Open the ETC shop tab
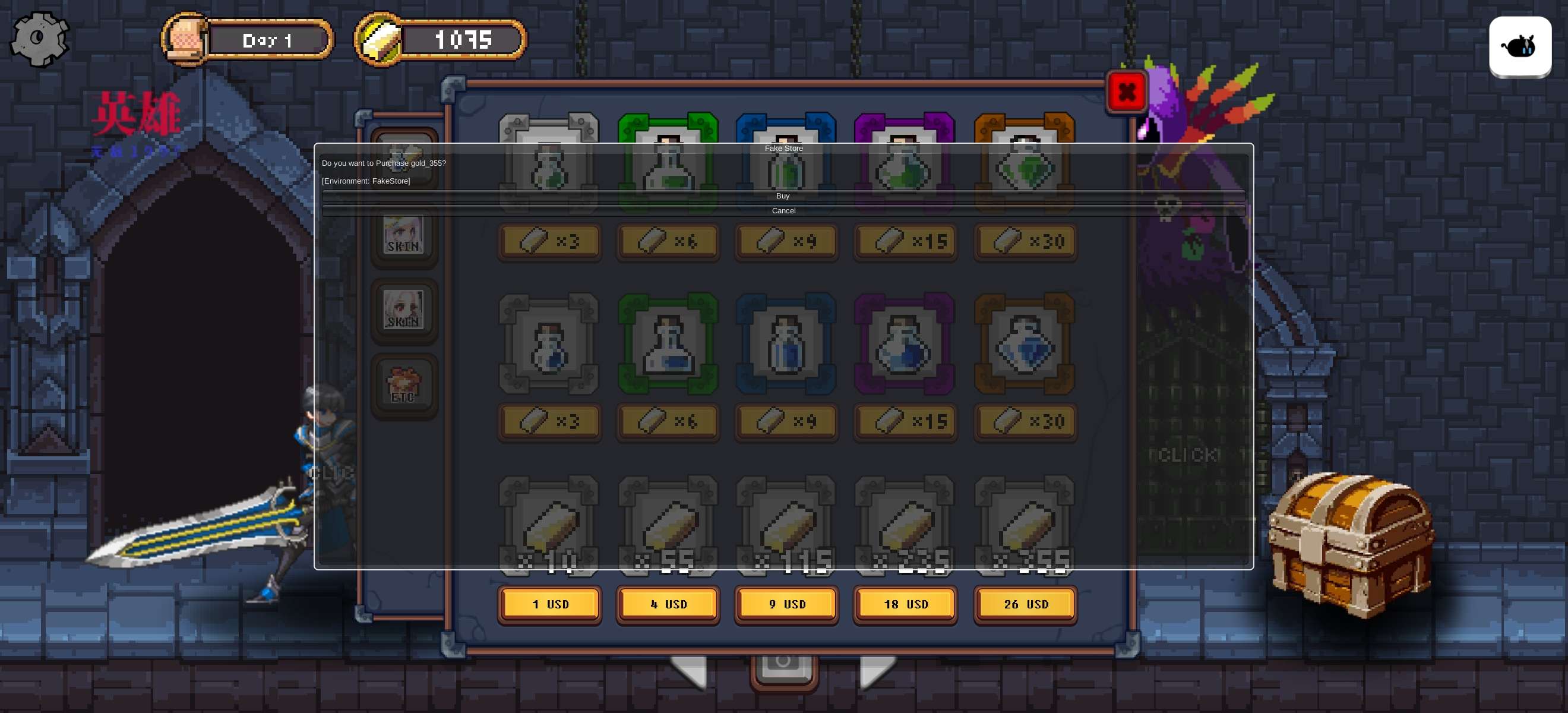 click(404, 386)
